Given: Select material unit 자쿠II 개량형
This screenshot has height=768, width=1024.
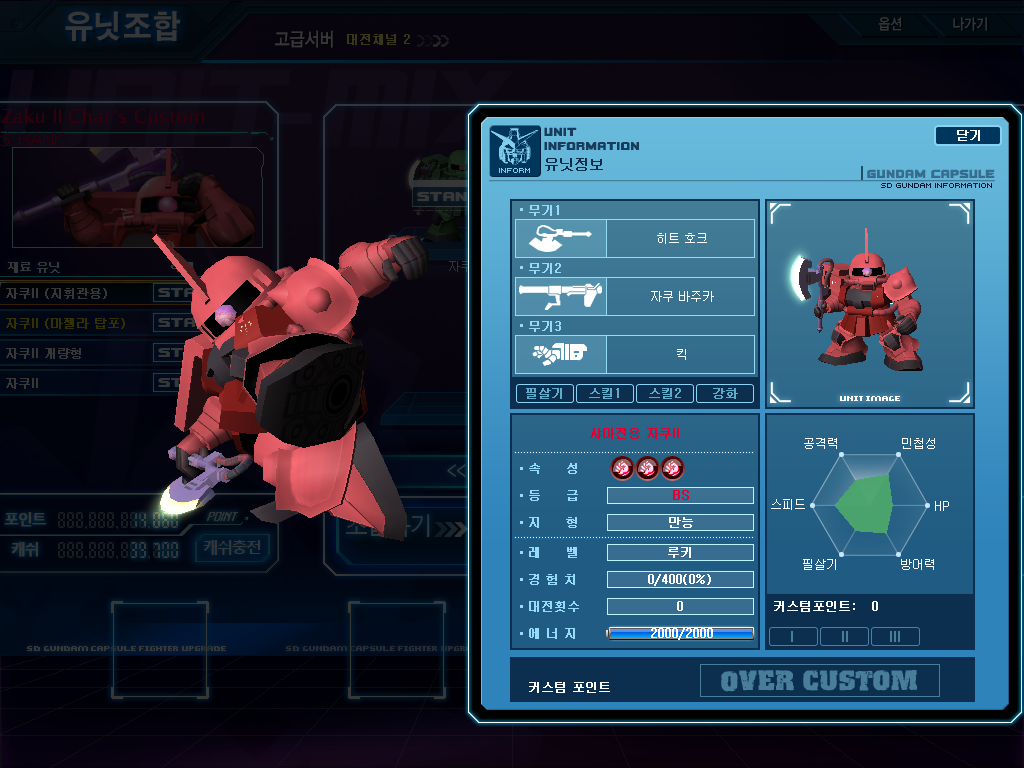Looking at the screenshot, I should (45, 353).
